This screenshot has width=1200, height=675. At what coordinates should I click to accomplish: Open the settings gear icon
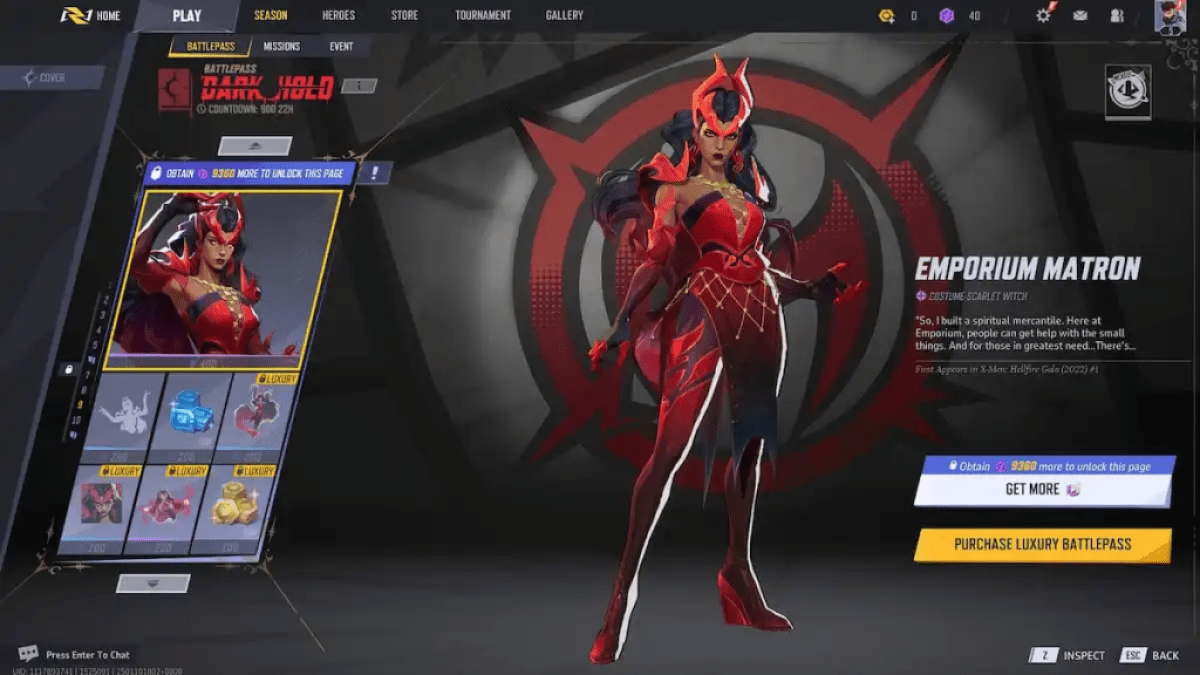pos(1044,16)
